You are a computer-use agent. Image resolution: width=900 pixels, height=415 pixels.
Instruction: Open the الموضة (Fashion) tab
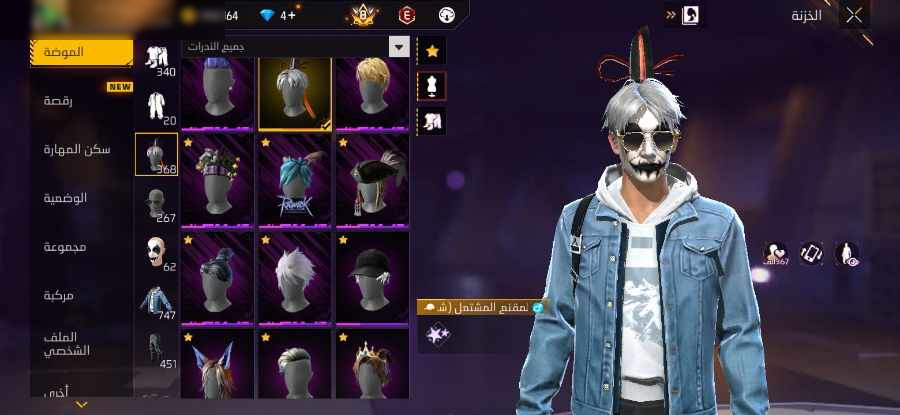(x=81, y=52)
